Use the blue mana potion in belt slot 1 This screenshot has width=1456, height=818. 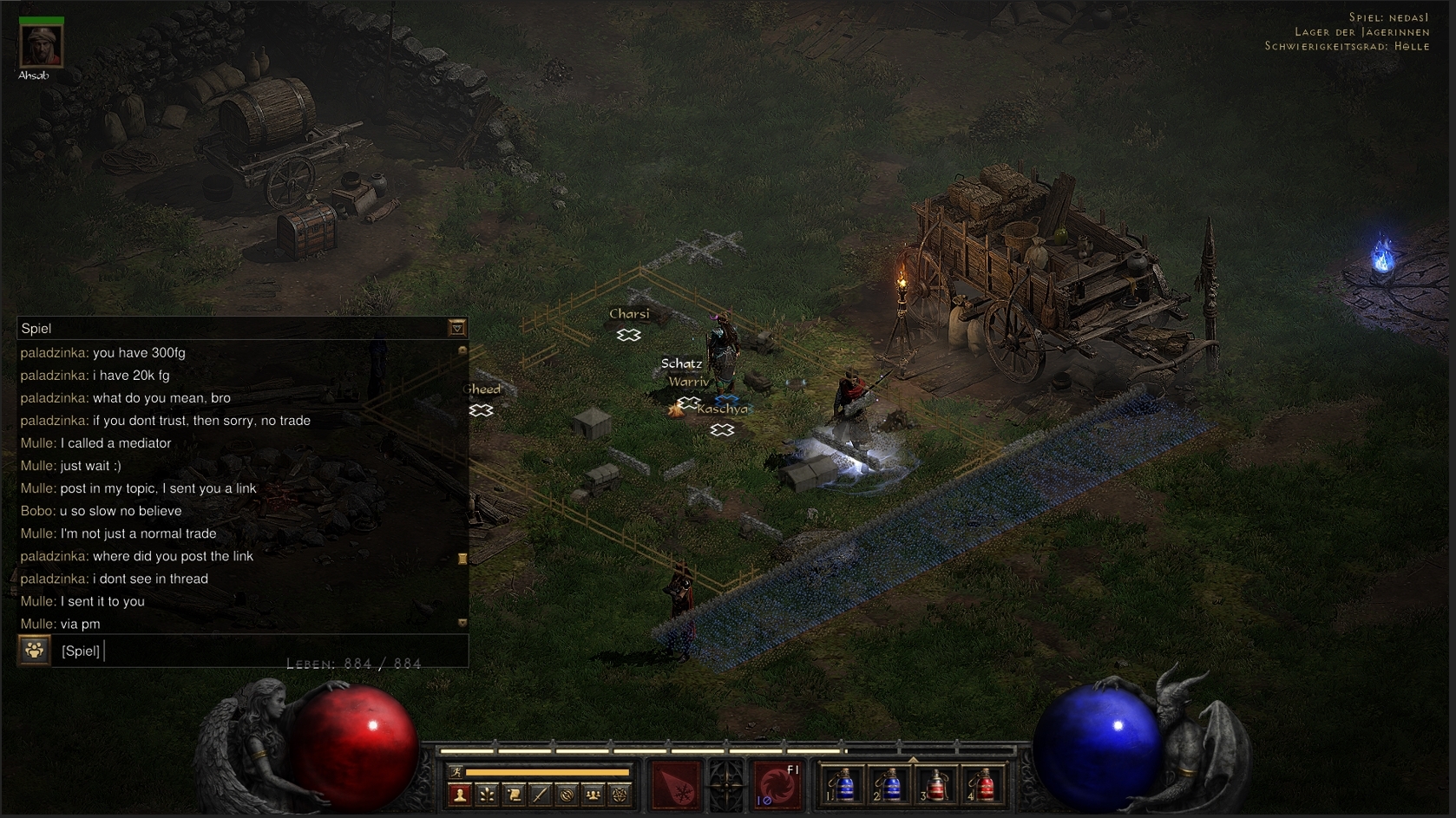pyautogui.click(x=843, y=785)
